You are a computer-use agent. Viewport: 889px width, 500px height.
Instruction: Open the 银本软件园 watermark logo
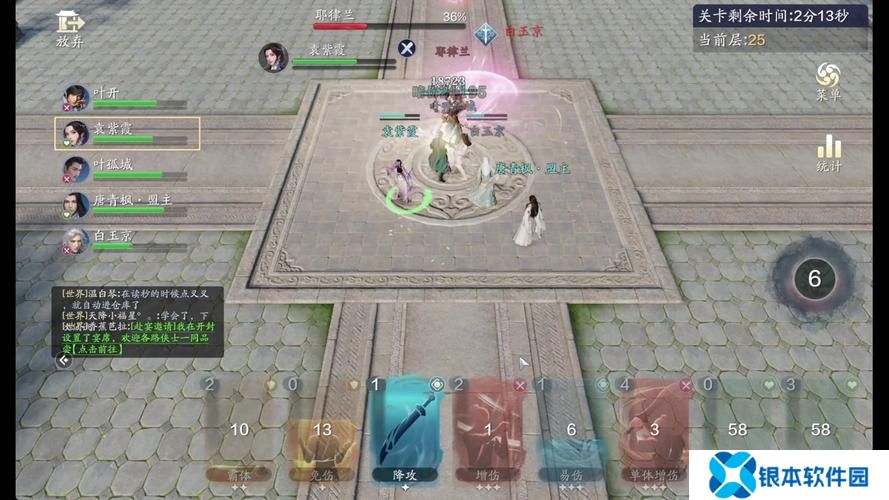(789, 474)
